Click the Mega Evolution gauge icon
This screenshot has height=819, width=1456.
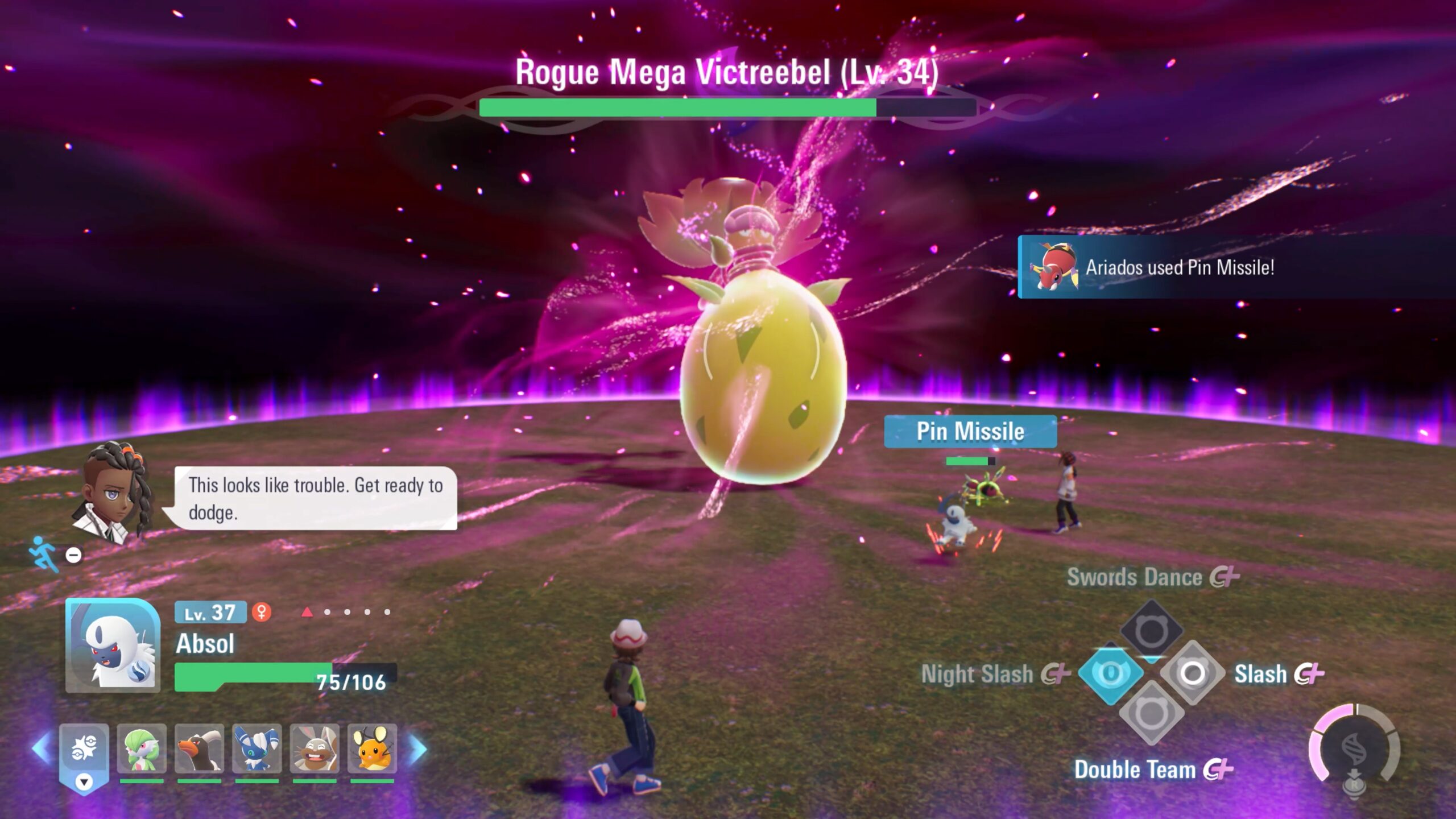point(1354,745)
